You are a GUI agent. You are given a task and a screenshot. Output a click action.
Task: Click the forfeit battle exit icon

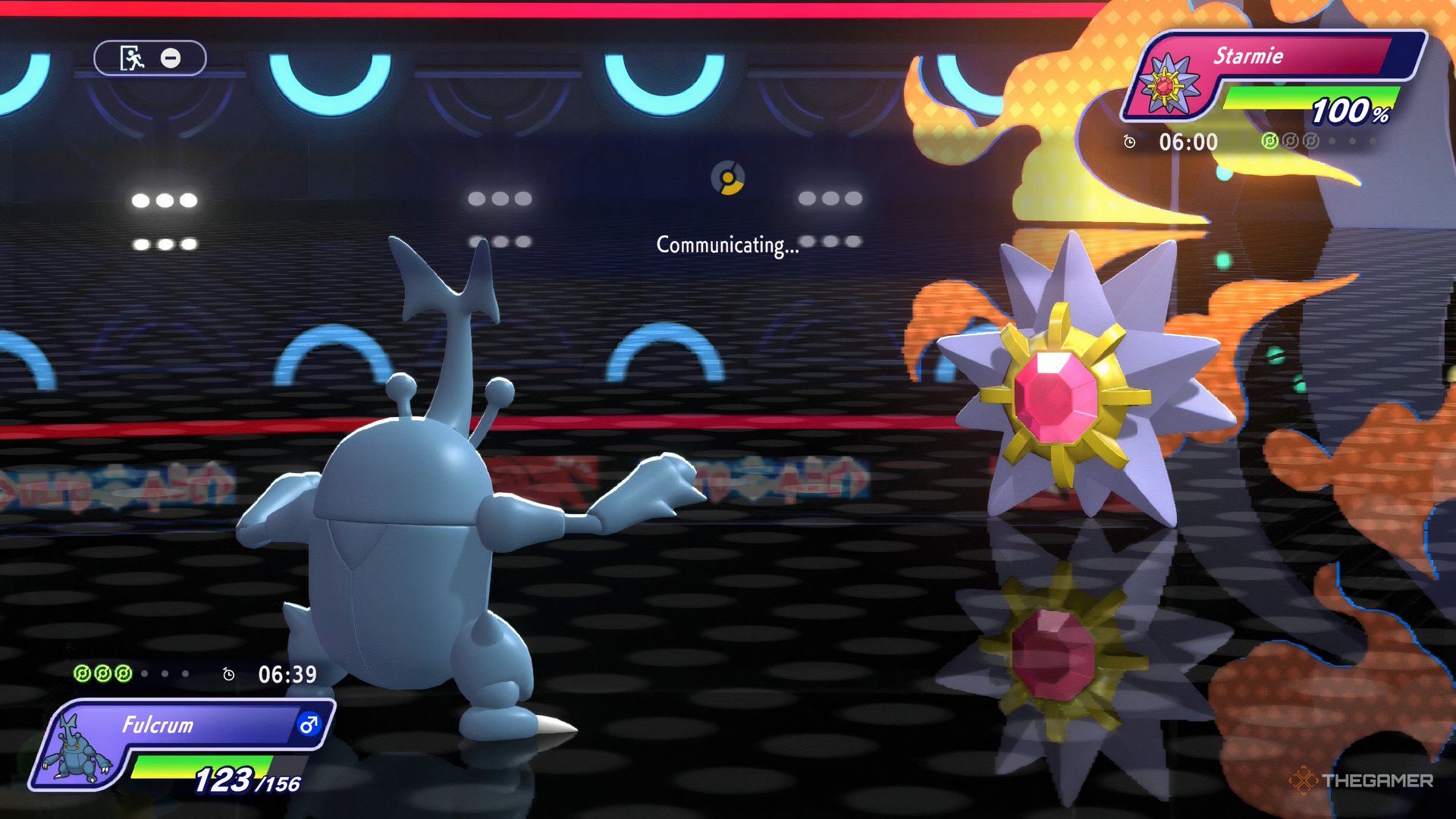pos(133,58)
